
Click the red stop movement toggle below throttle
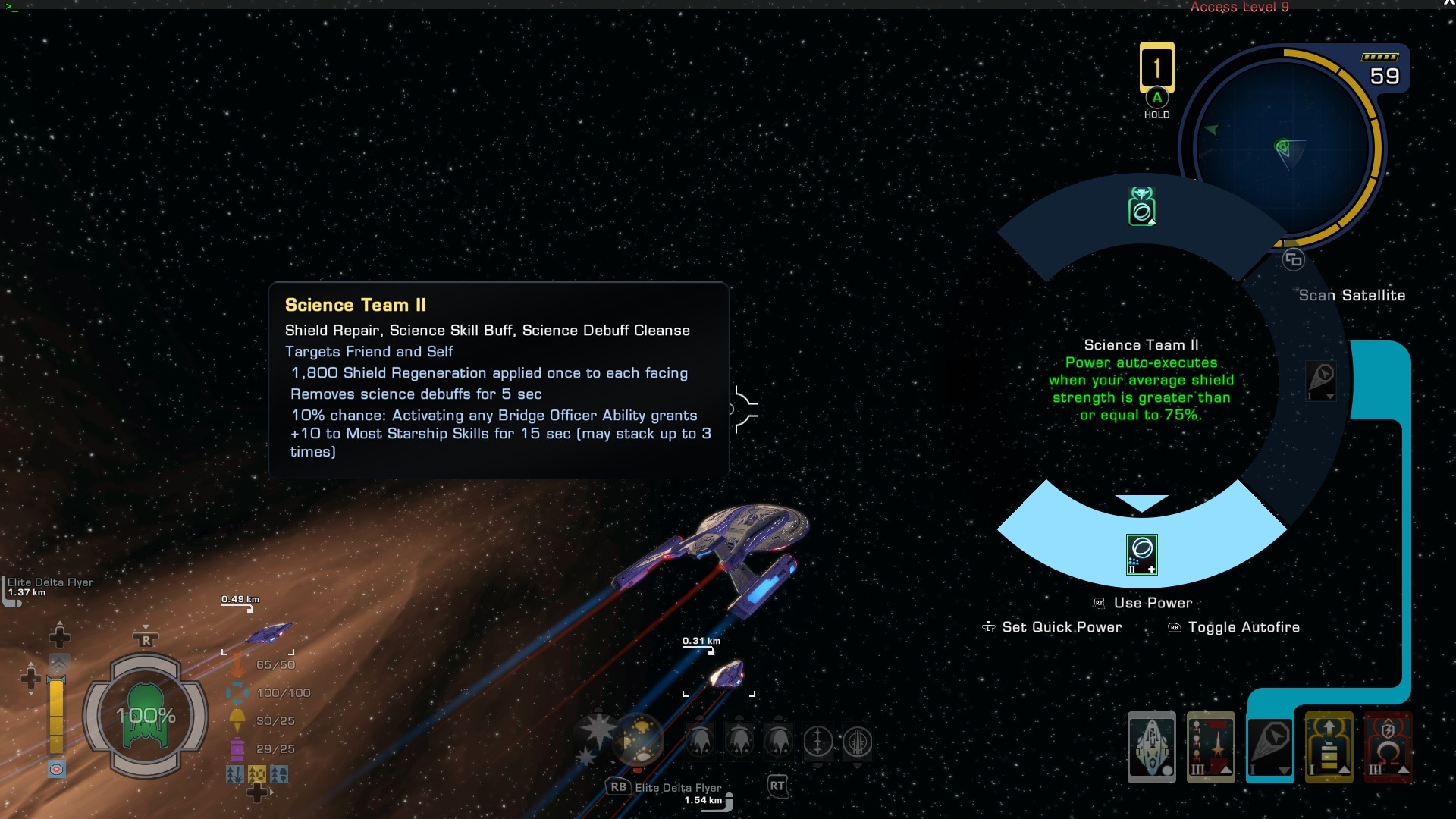tap(56, 767)
